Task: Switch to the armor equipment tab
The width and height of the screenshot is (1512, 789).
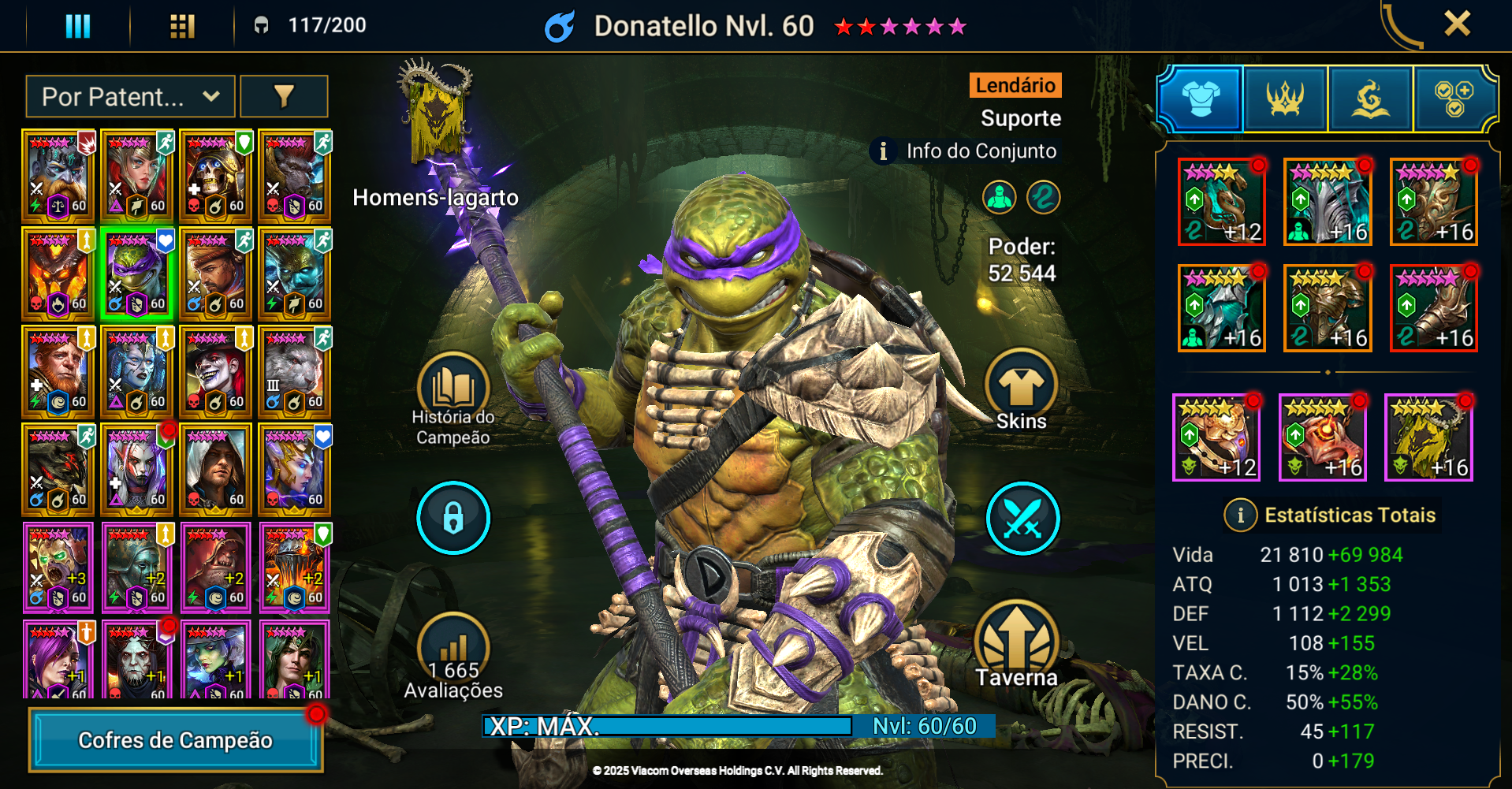Action: (1200, 99)
